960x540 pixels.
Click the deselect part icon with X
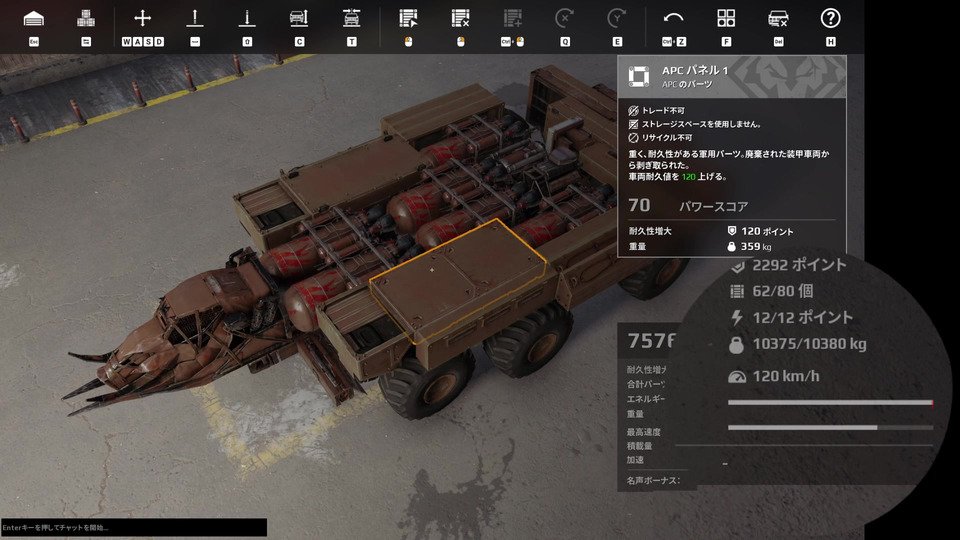[x=460, y=19]
